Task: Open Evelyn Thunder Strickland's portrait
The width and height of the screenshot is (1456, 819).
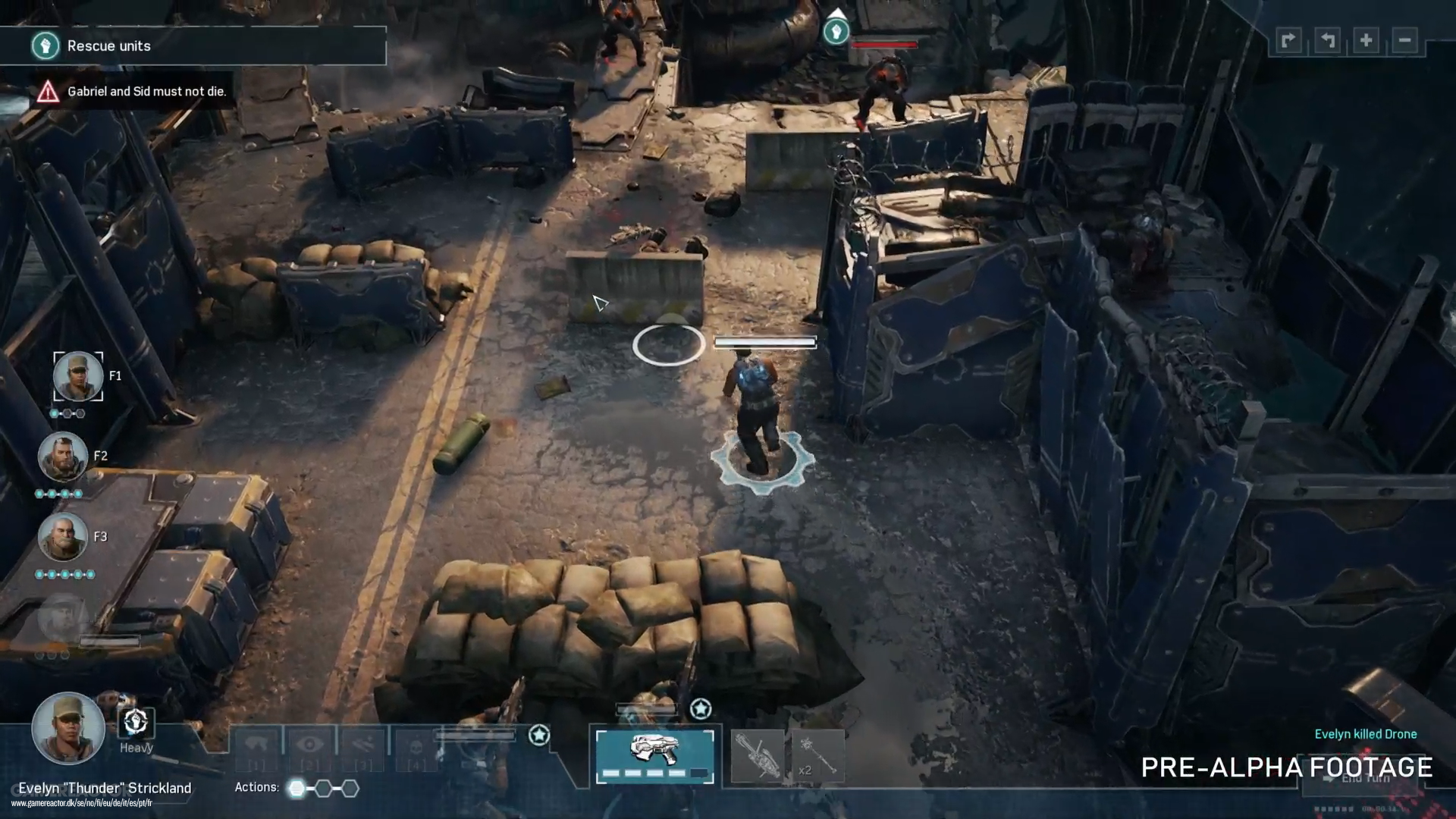Action: click(69, 728)
